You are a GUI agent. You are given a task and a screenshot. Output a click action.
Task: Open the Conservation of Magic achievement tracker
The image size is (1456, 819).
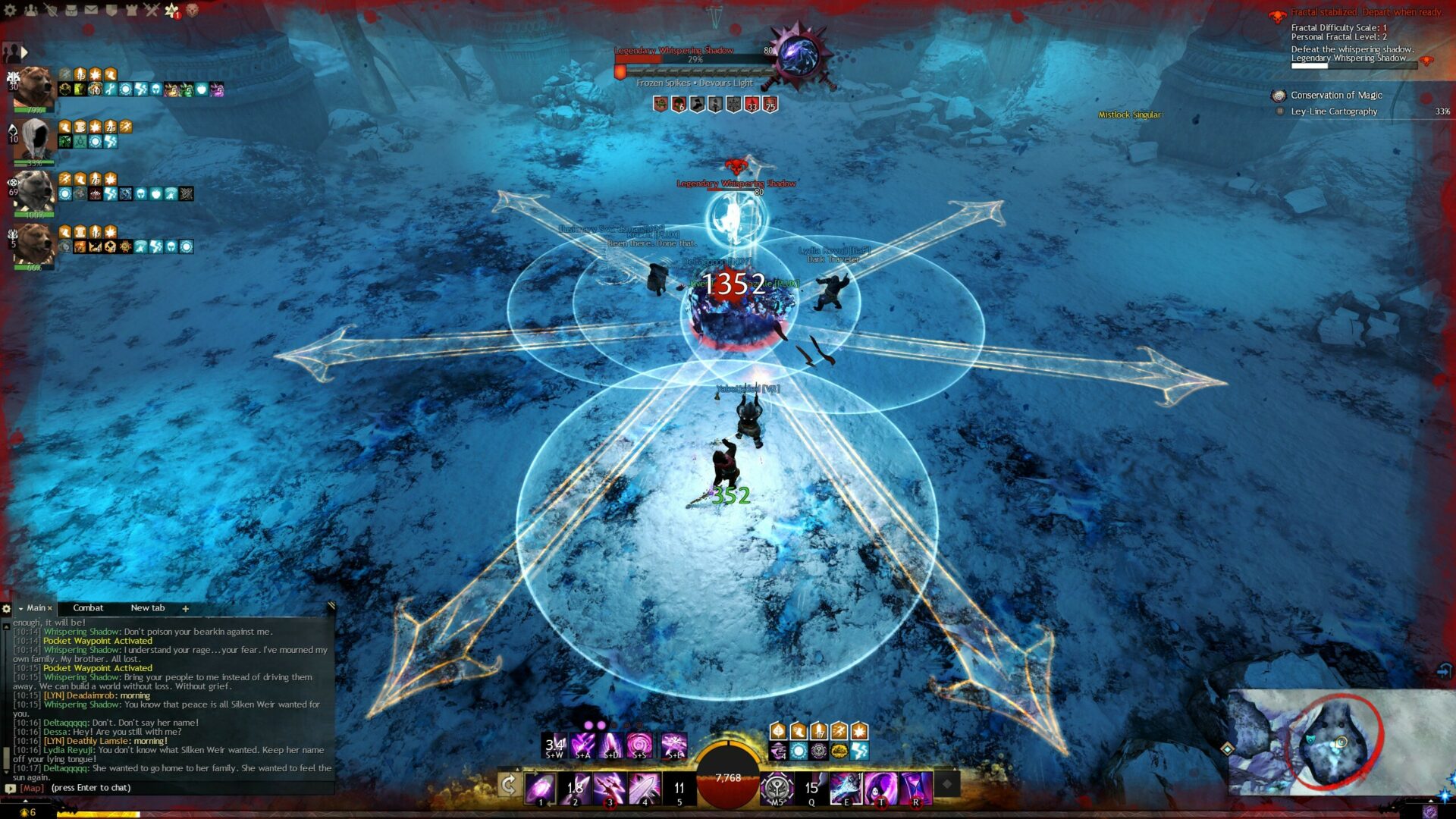coord(1336,96)
